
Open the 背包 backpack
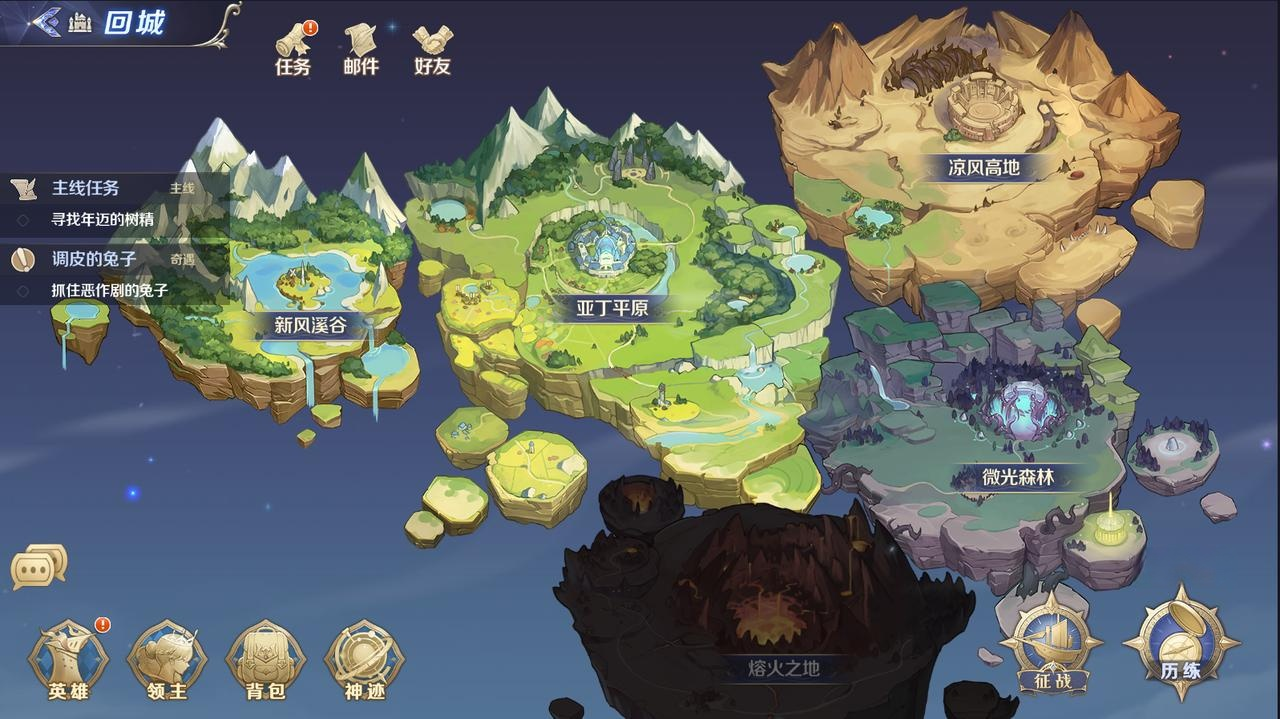pos(265,660)
